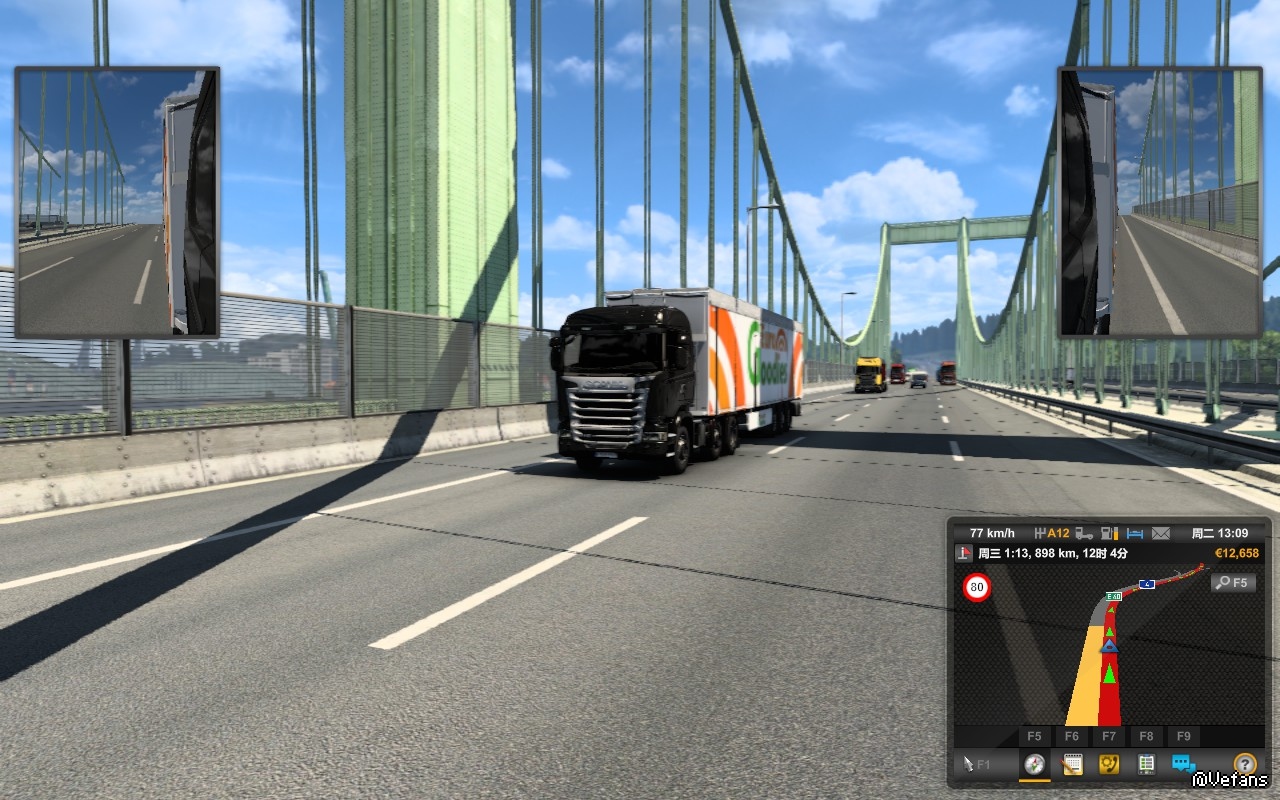1280x800 pixels.
Task: Open the blue chat bubbles tab
Action: pyautogui.click(x=1183, y=764)
